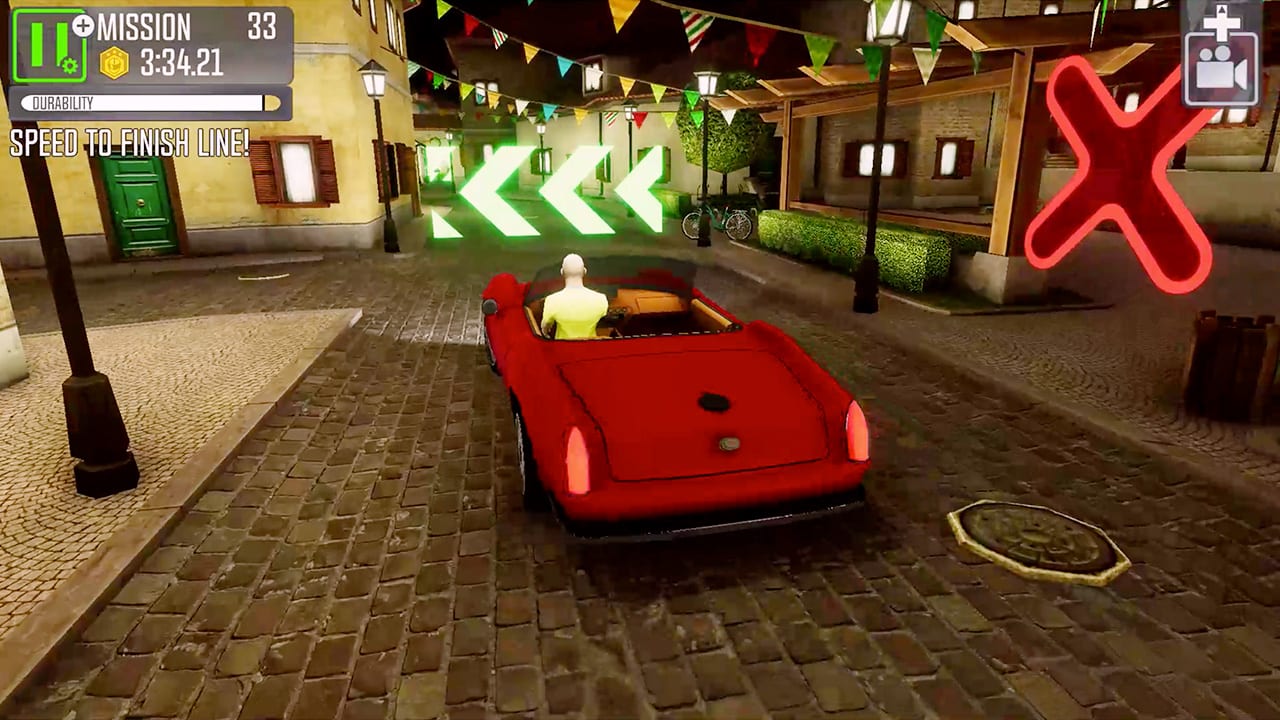Open settings via the gear on pause button
The image size is (1280, 720).
click(x=68, y=66)
